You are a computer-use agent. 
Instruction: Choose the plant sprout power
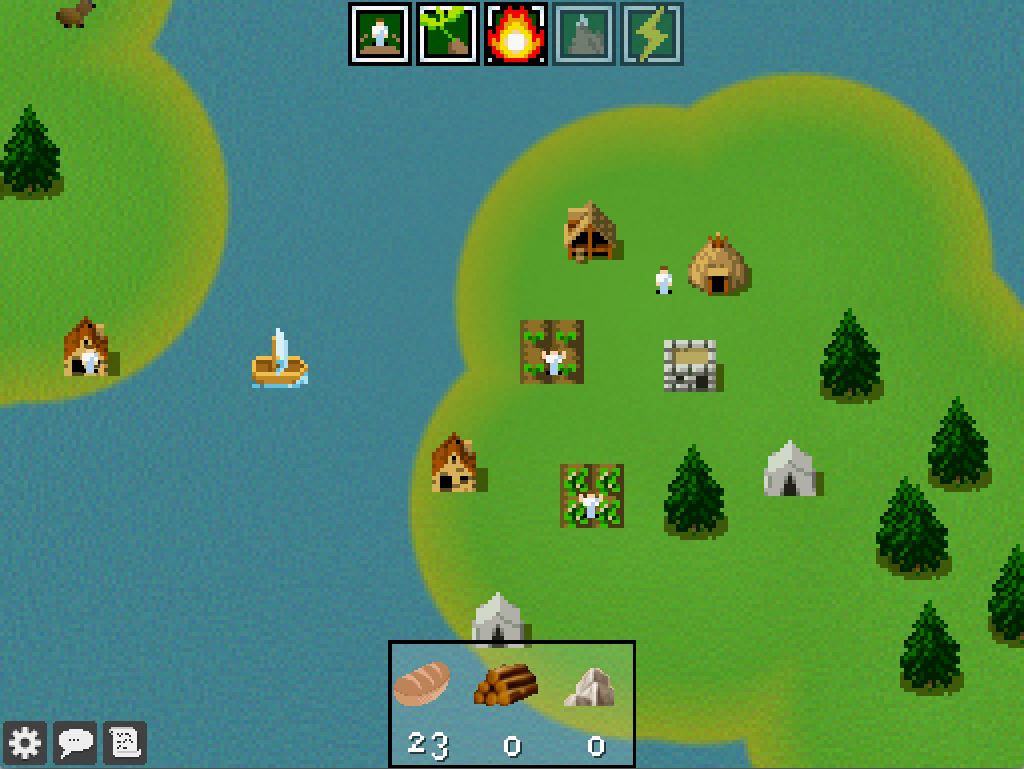[448, 34]
